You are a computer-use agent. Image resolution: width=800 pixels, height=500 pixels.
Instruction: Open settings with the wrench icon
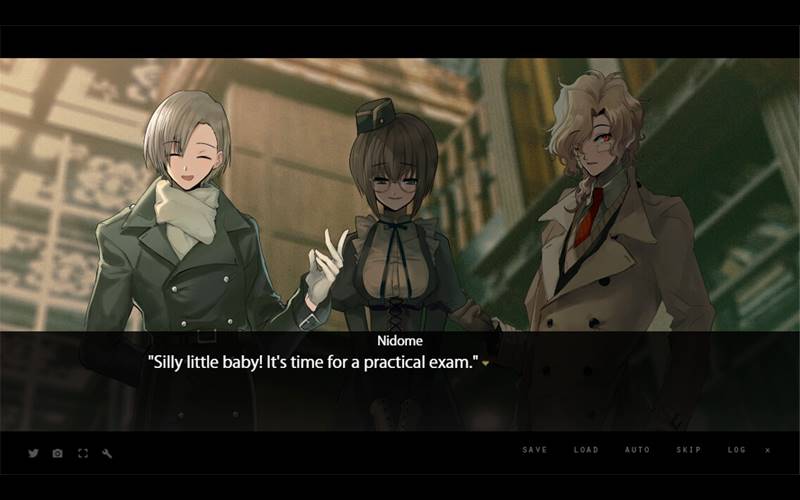click(x=107, y=453)
